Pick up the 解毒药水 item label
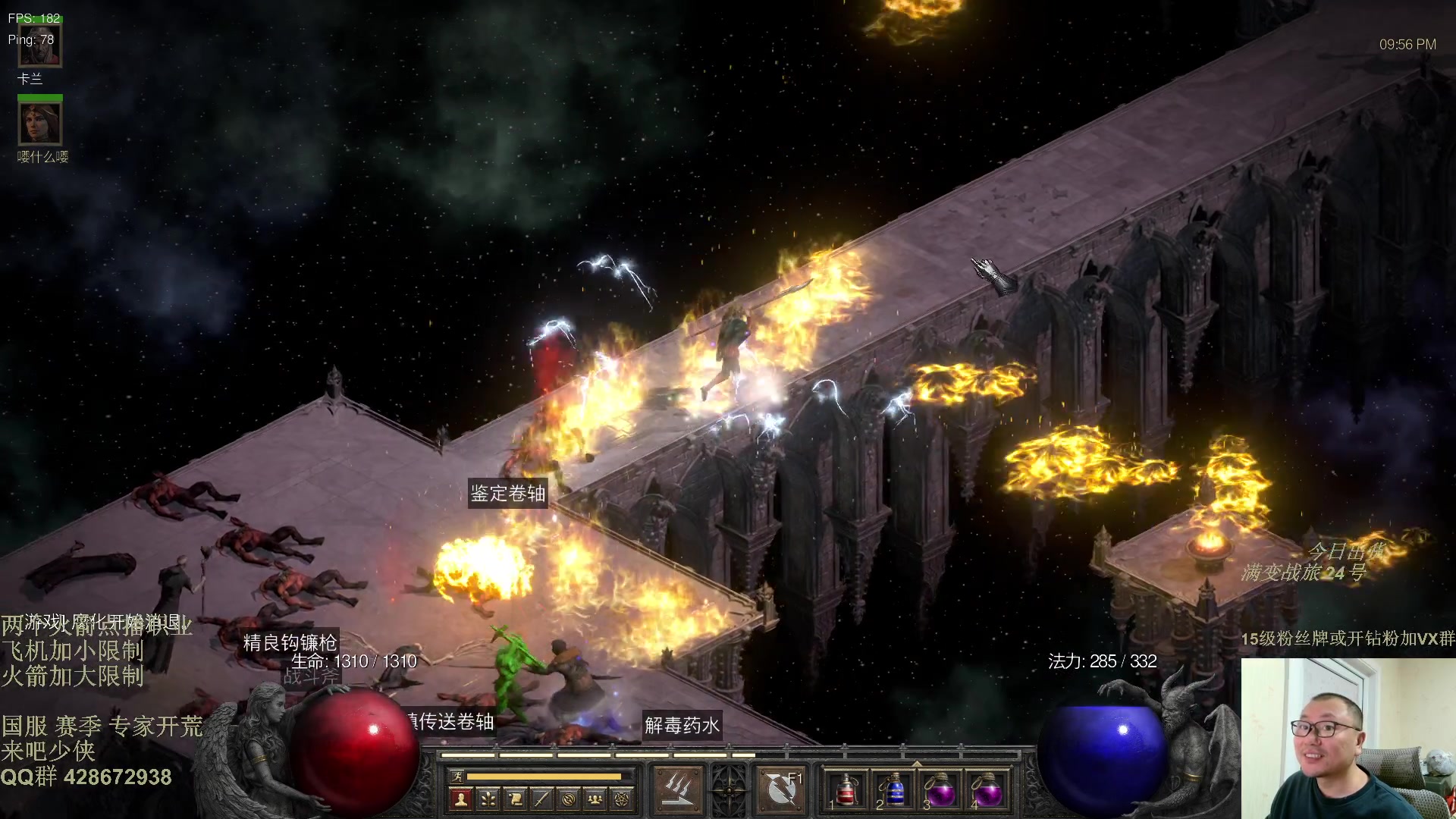Screen dimensions: 1456x819 click(682, 726)
